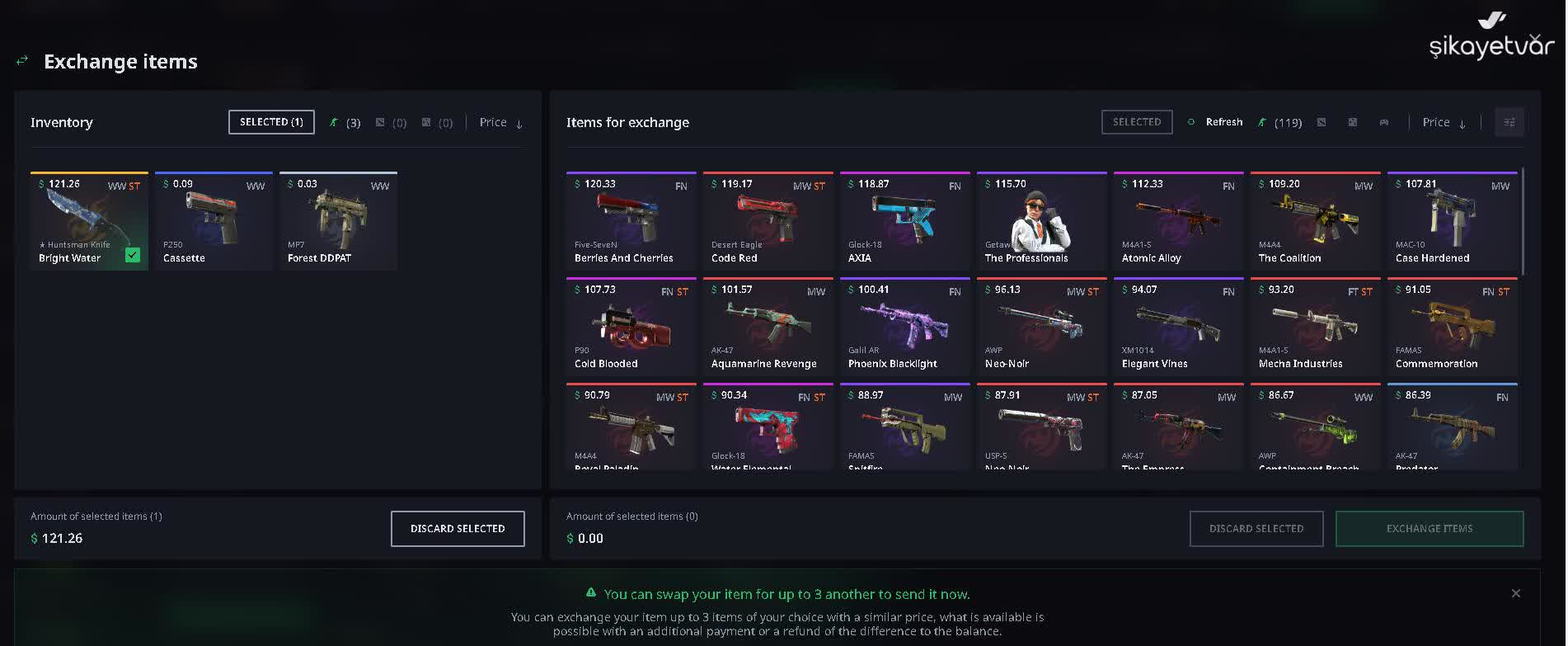Click the inventory Selected (1) filter button

[x=271, y=122]
